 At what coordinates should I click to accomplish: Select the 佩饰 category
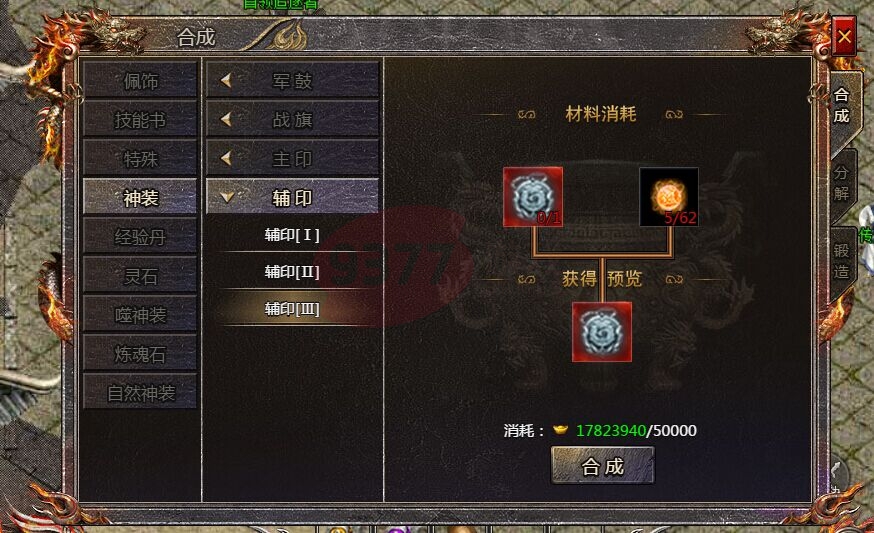coord(140,81)
